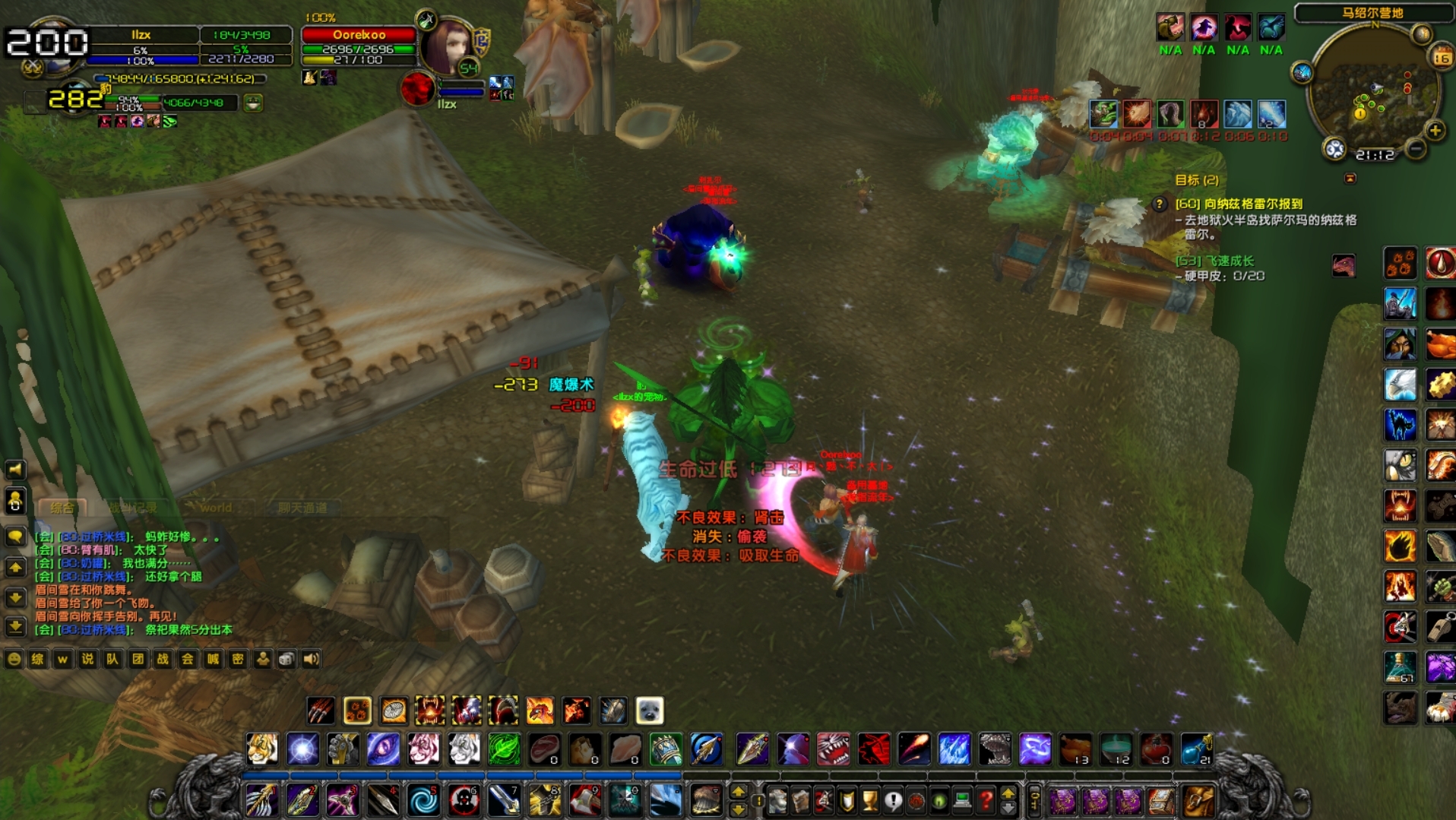Jump chat to bottom with the underlined arrow
Screen dimensions: 1456x820
pyautogui.click(x=15, y=627)
